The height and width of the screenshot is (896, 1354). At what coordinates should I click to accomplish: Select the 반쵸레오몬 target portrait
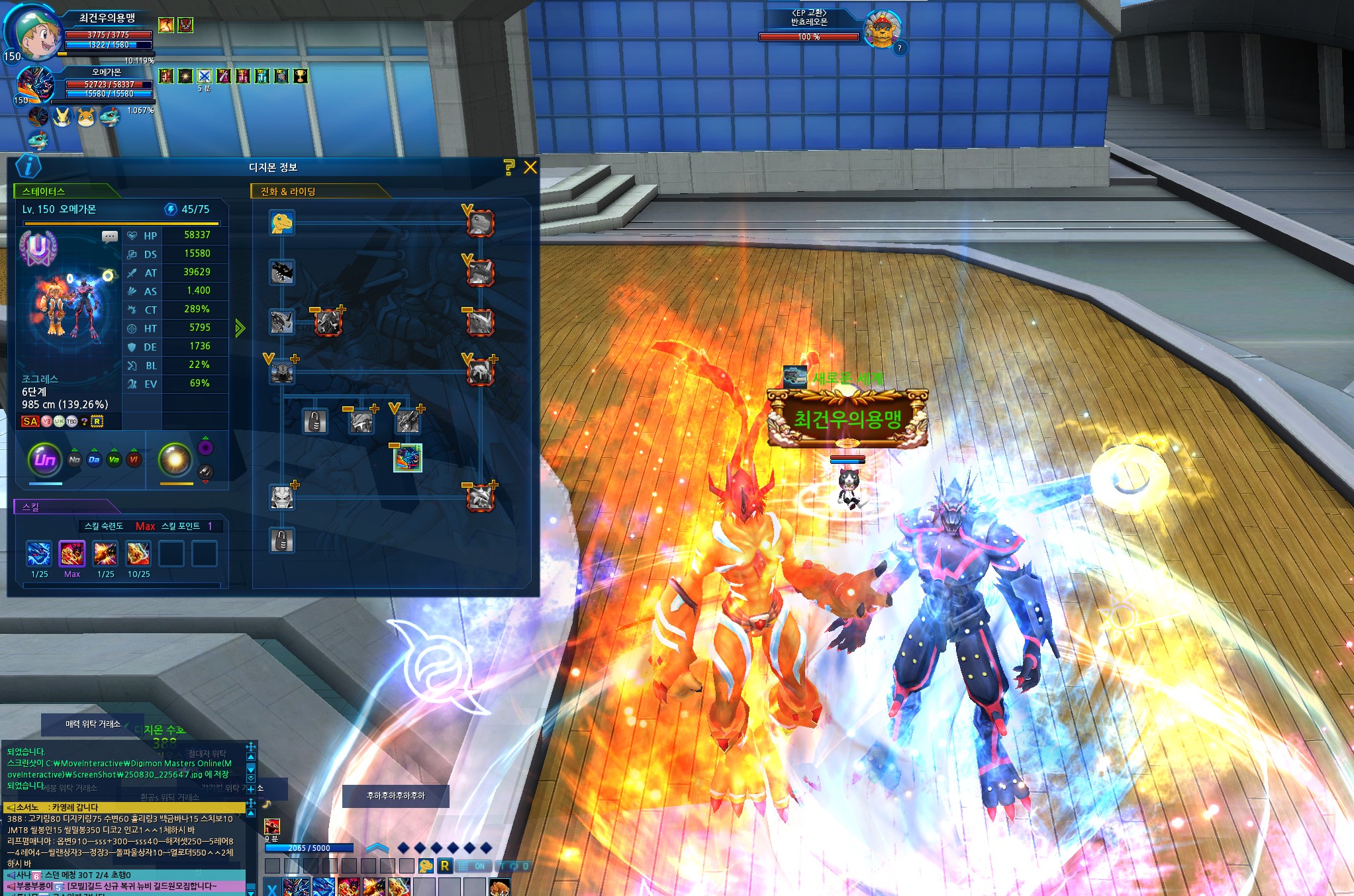point(883,30)
